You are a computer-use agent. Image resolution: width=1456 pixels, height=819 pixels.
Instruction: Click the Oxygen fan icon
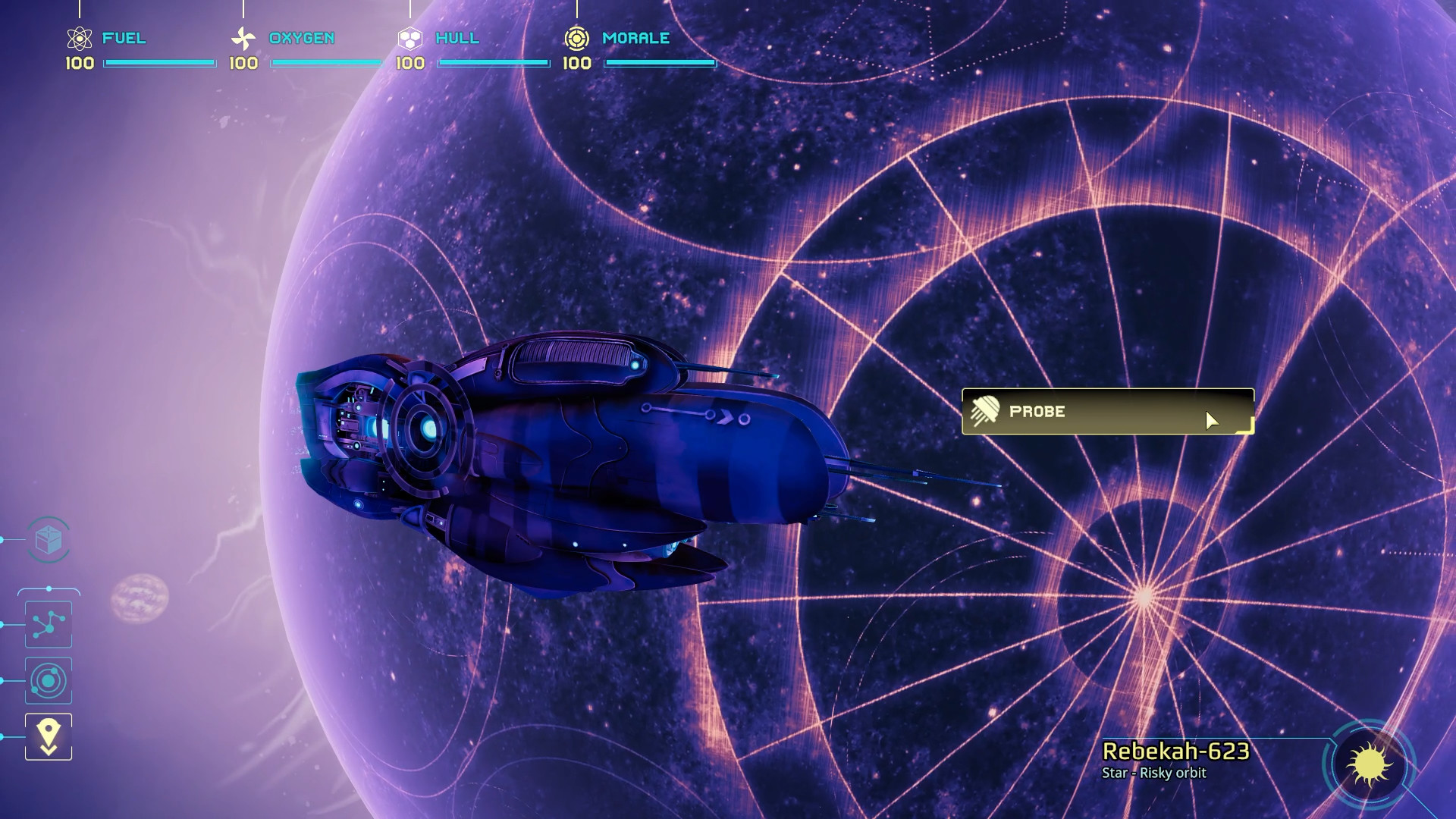click(x=243, y=37)
